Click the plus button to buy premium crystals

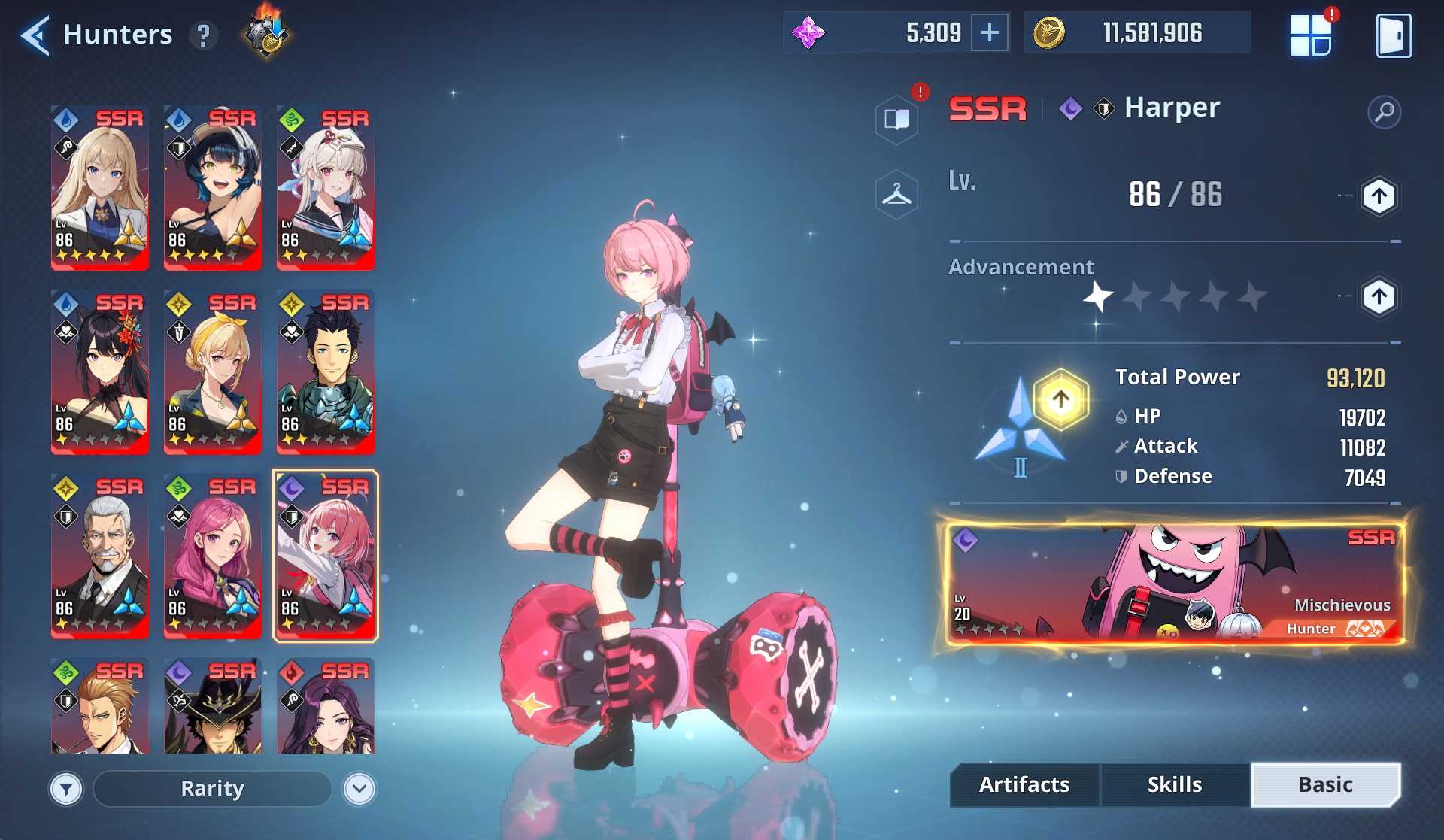point(991,32)
